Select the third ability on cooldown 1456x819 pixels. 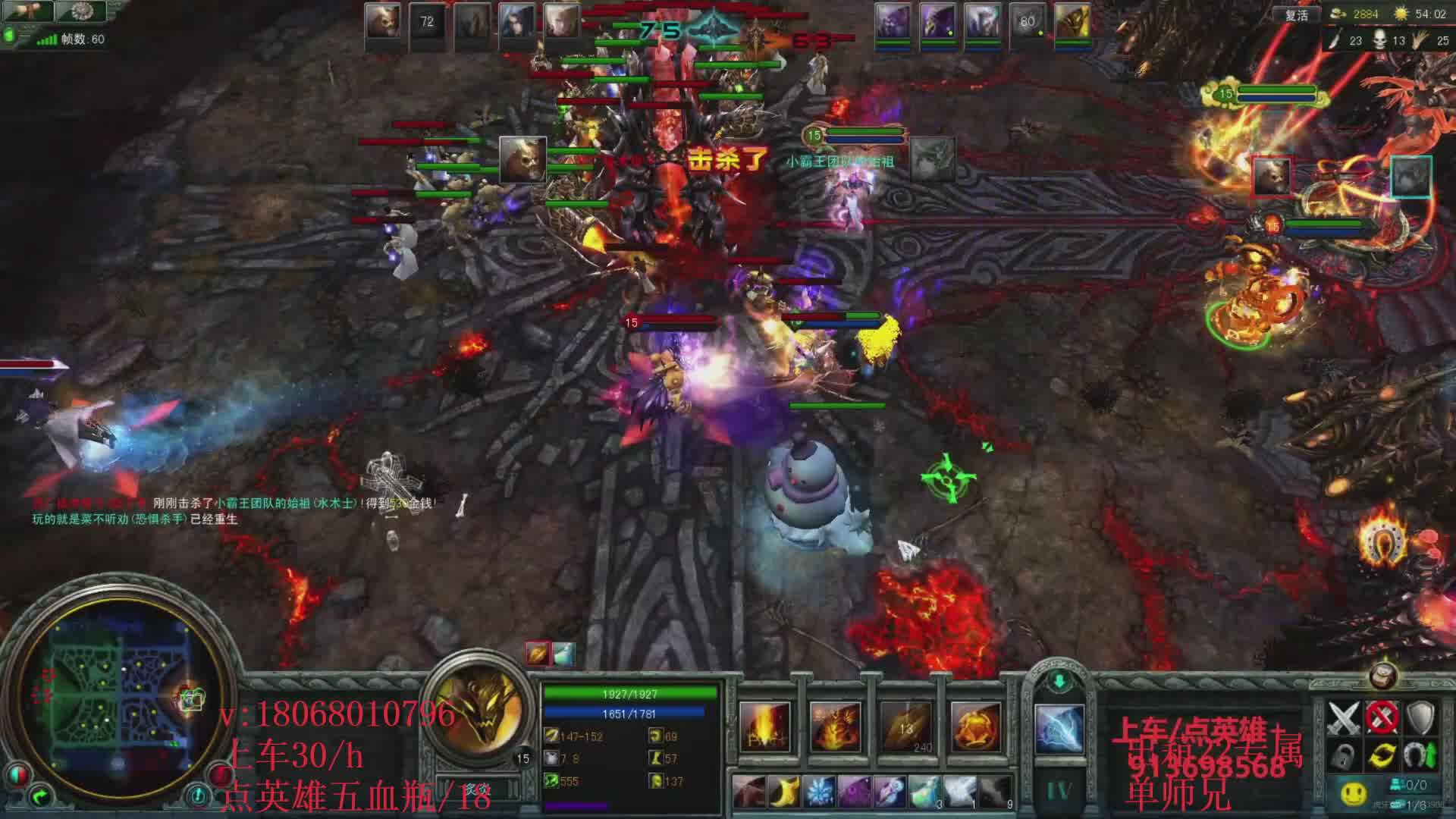click(x=905, y=726)
